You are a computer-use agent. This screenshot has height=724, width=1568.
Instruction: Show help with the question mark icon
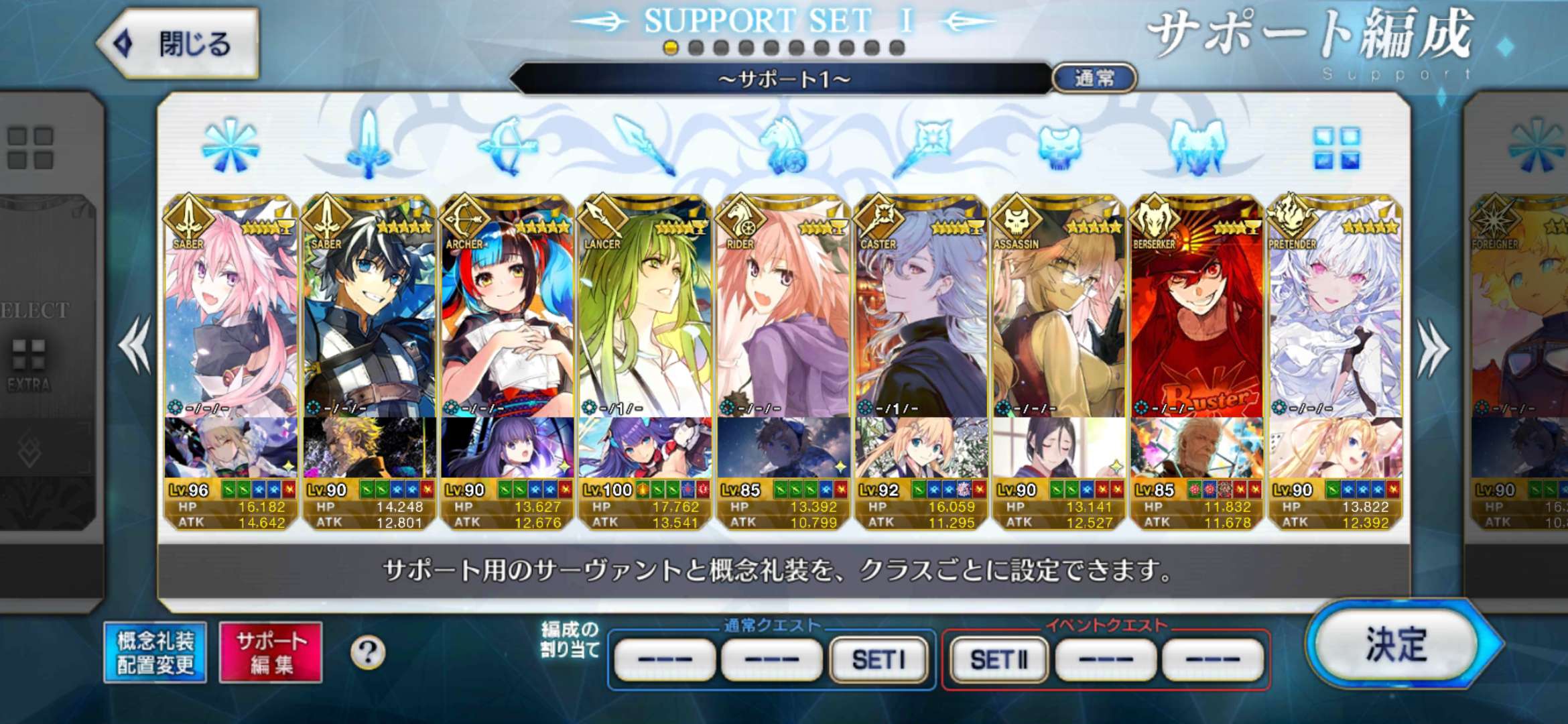[368, 652]
